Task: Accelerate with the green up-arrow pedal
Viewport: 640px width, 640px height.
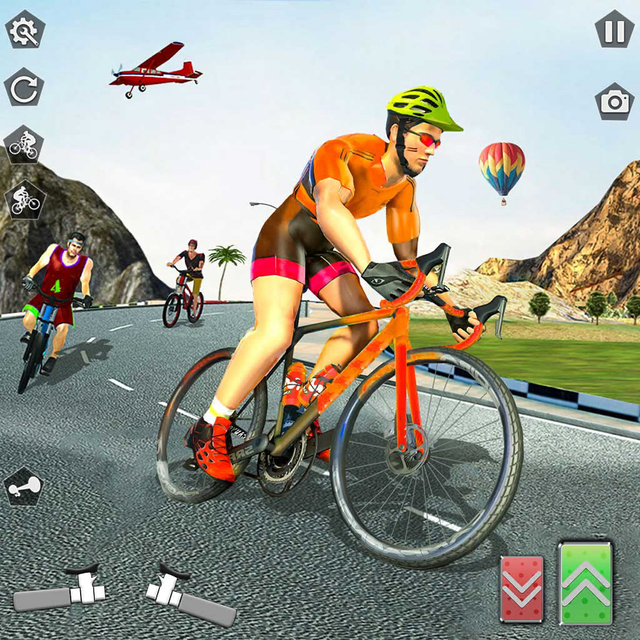Action: [587, 583]
